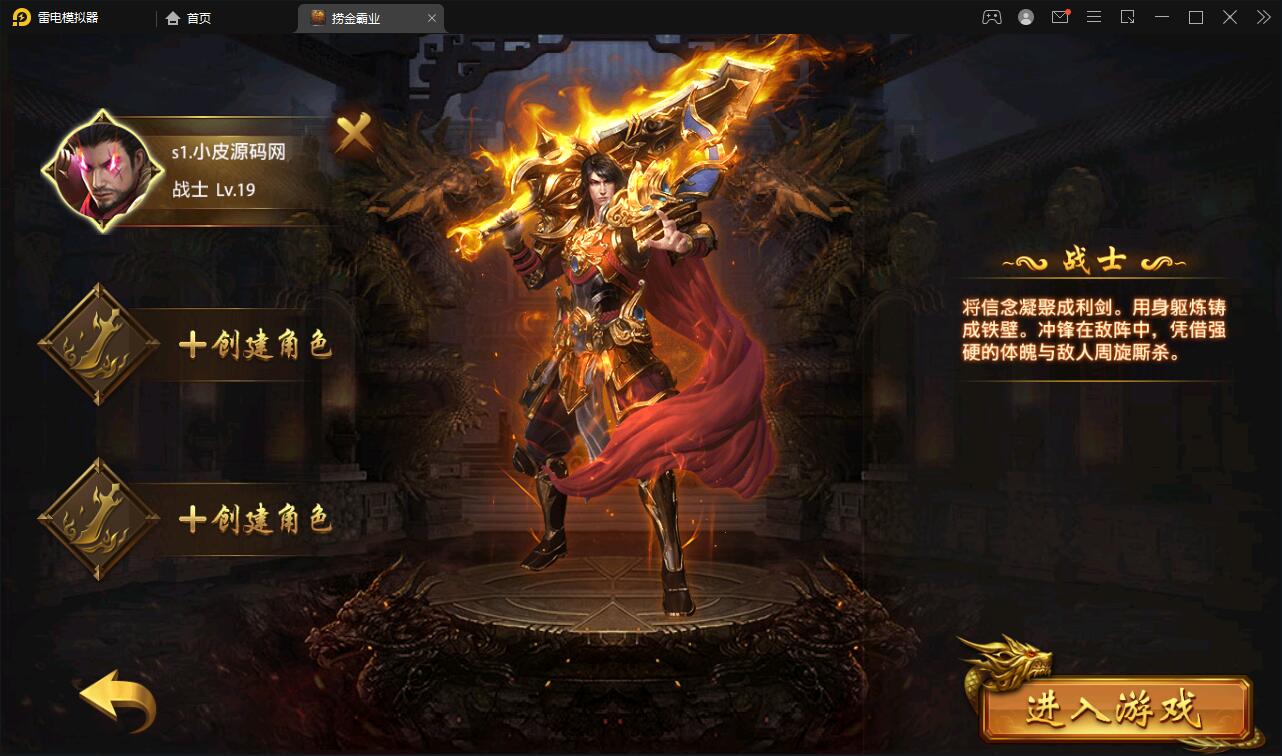The height and width of the screenshot is (756, 1282).
Task: Click the screen rotation icon in title bar
Action: pyautogui.click(x=1129, y=17)
